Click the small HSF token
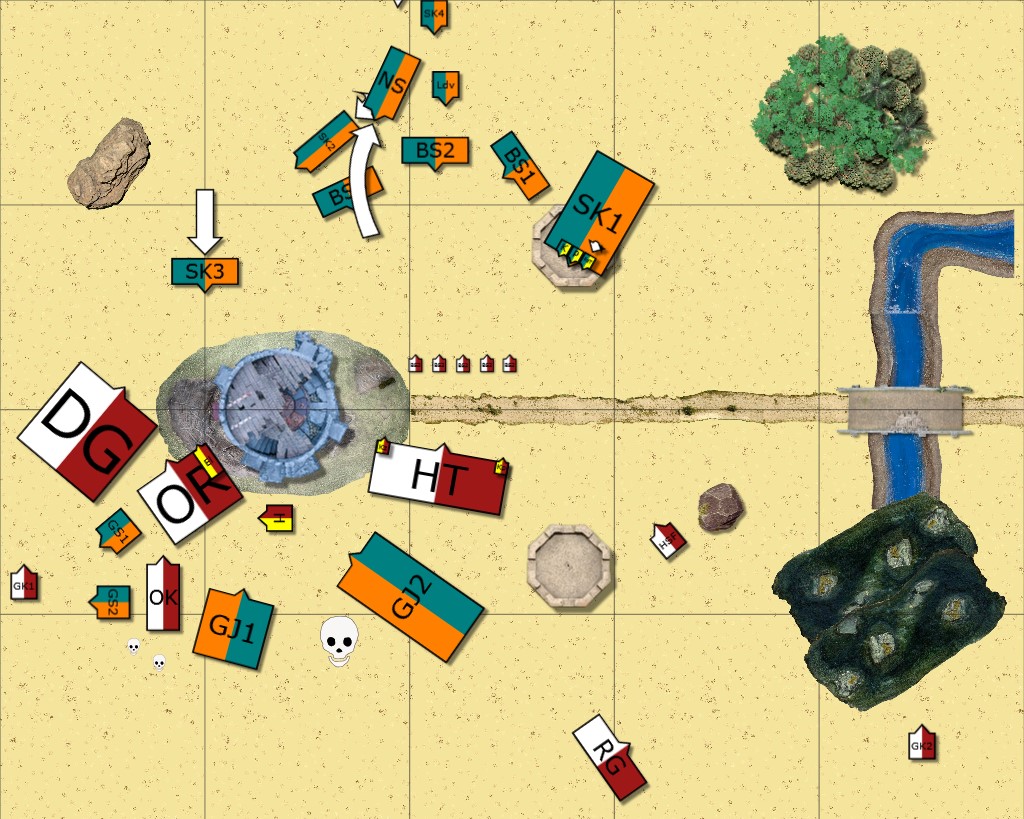This screenshot has width=1024, height=819. point(668,541)
